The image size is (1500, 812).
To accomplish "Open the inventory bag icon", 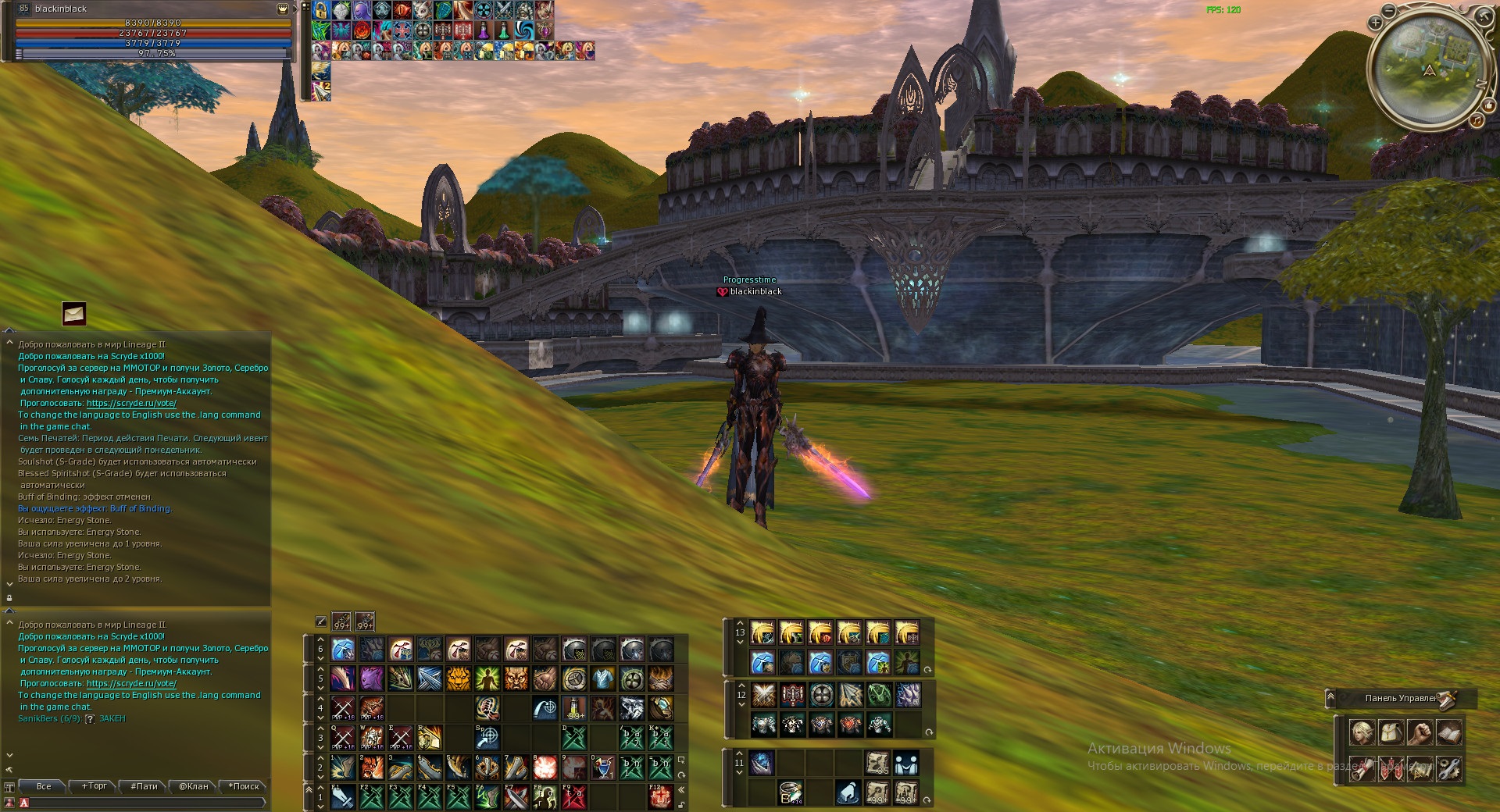I will (1391, 734).
